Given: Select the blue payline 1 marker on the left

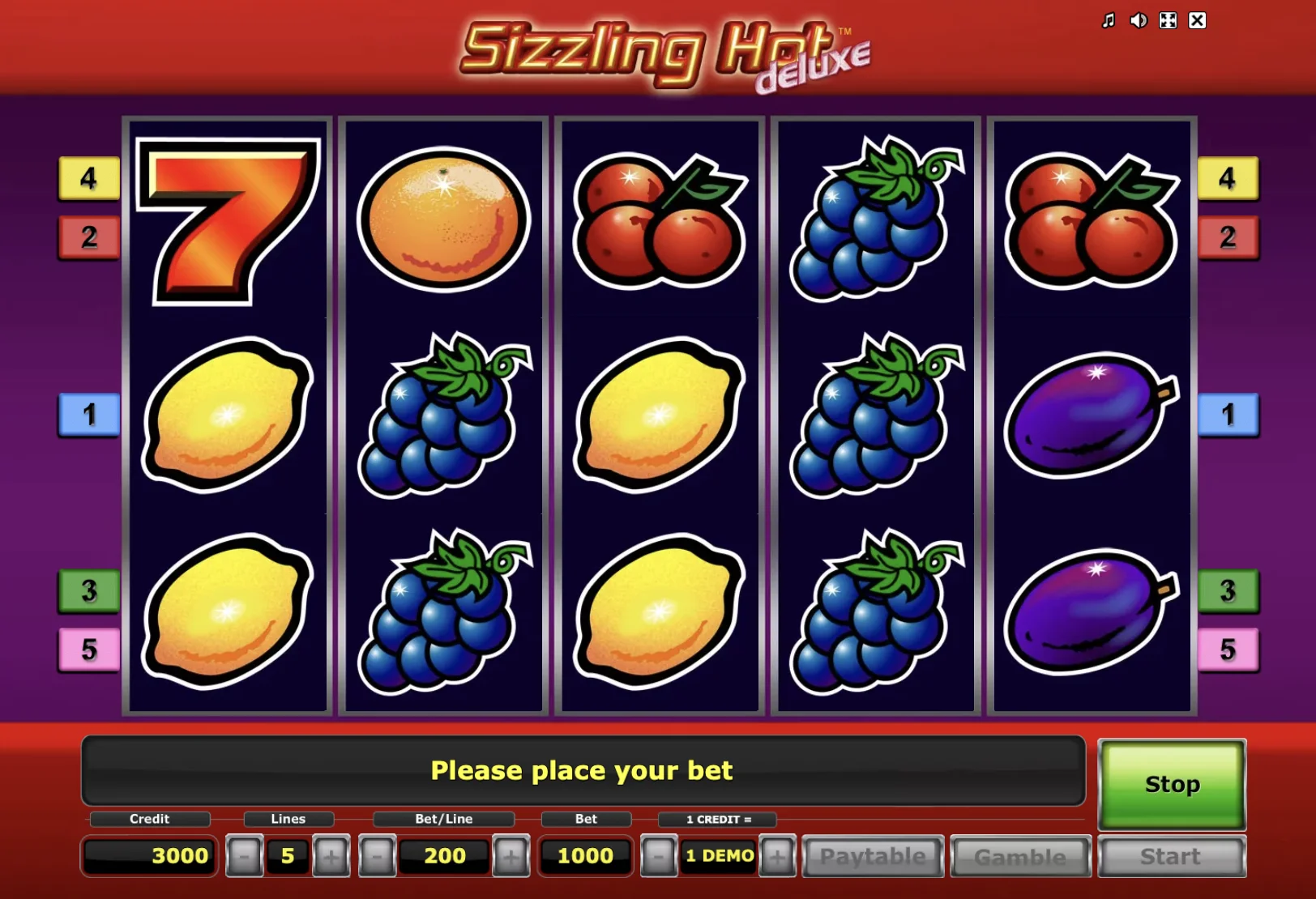Looking at the screenshot, I should tap(89, 415).
